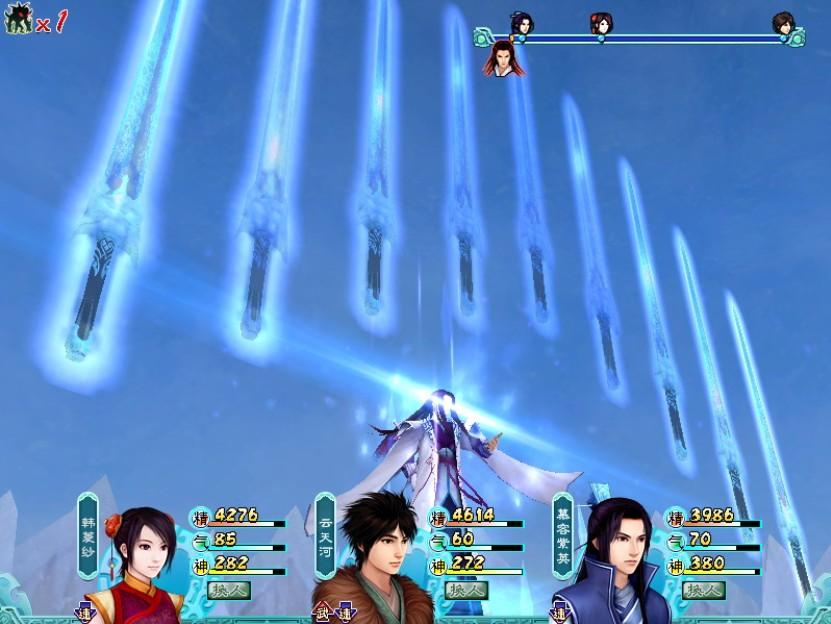
Task: Click the red-haired enemy marker on turn bar
Action: point(503,59)
